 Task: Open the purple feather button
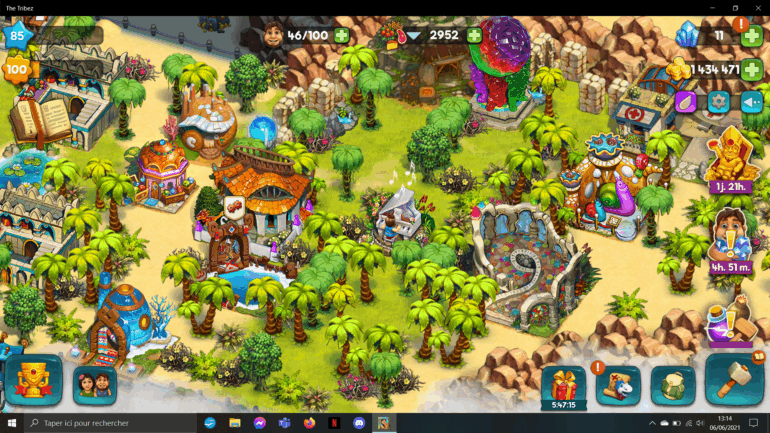point(686,101)
